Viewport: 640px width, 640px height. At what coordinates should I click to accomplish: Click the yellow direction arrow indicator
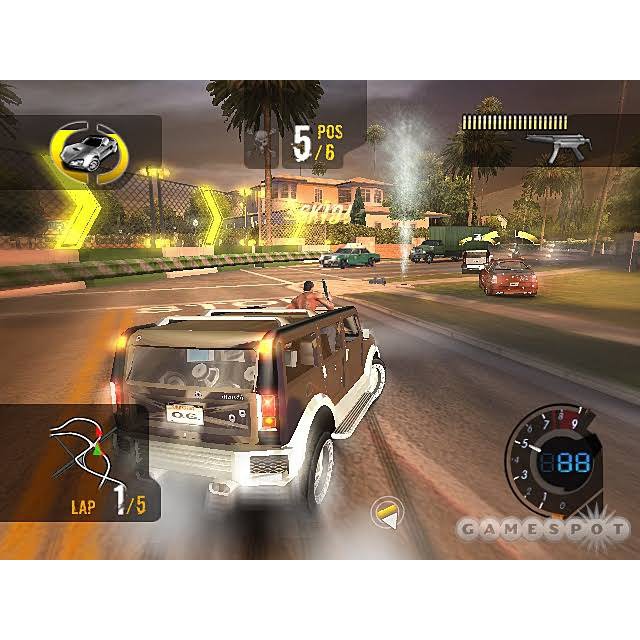coord(385,513)
